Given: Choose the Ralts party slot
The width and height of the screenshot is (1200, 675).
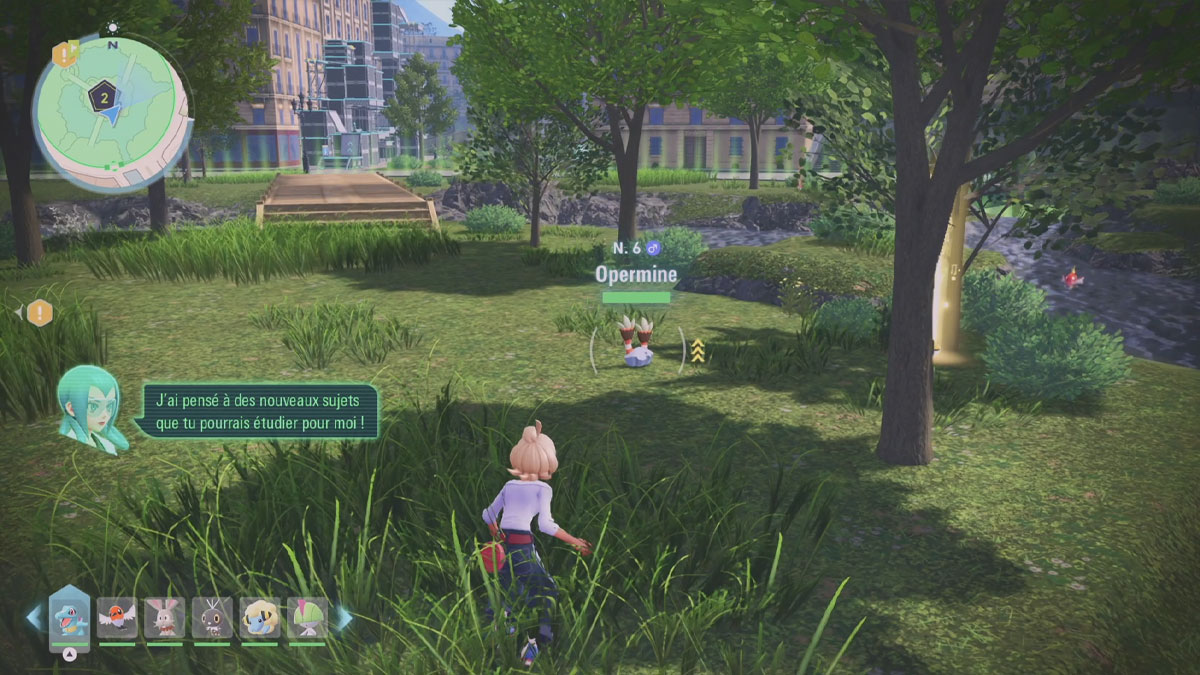Looking at the screenshot, I should click(x=307, y=618).
